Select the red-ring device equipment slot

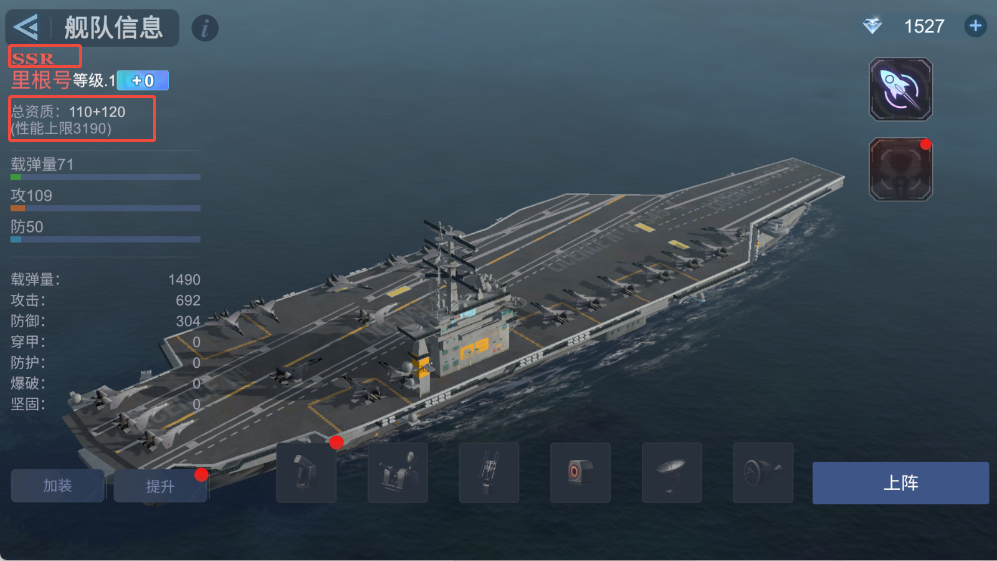[580, 472]
